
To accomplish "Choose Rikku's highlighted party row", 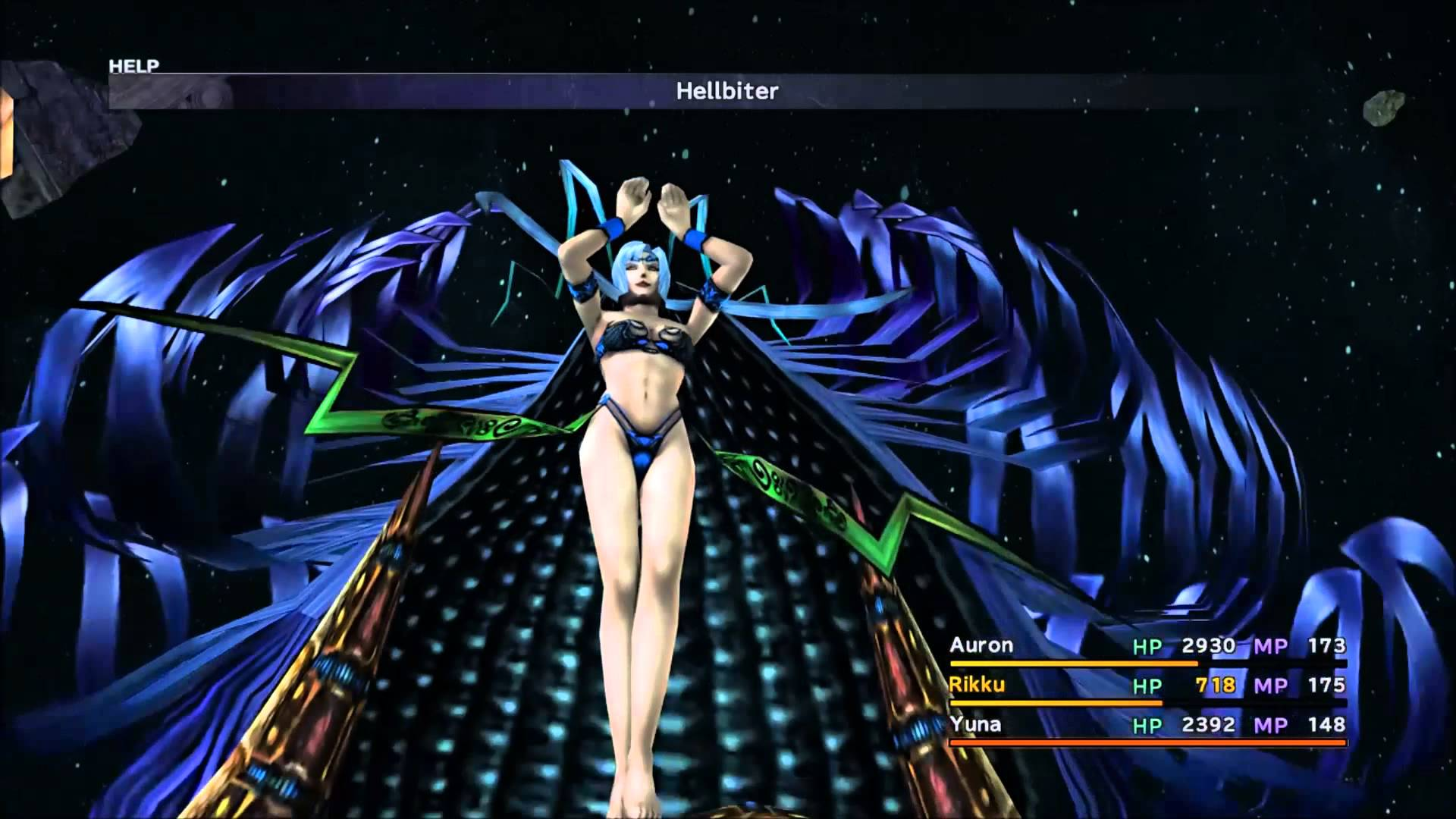I will pos(977,685).
